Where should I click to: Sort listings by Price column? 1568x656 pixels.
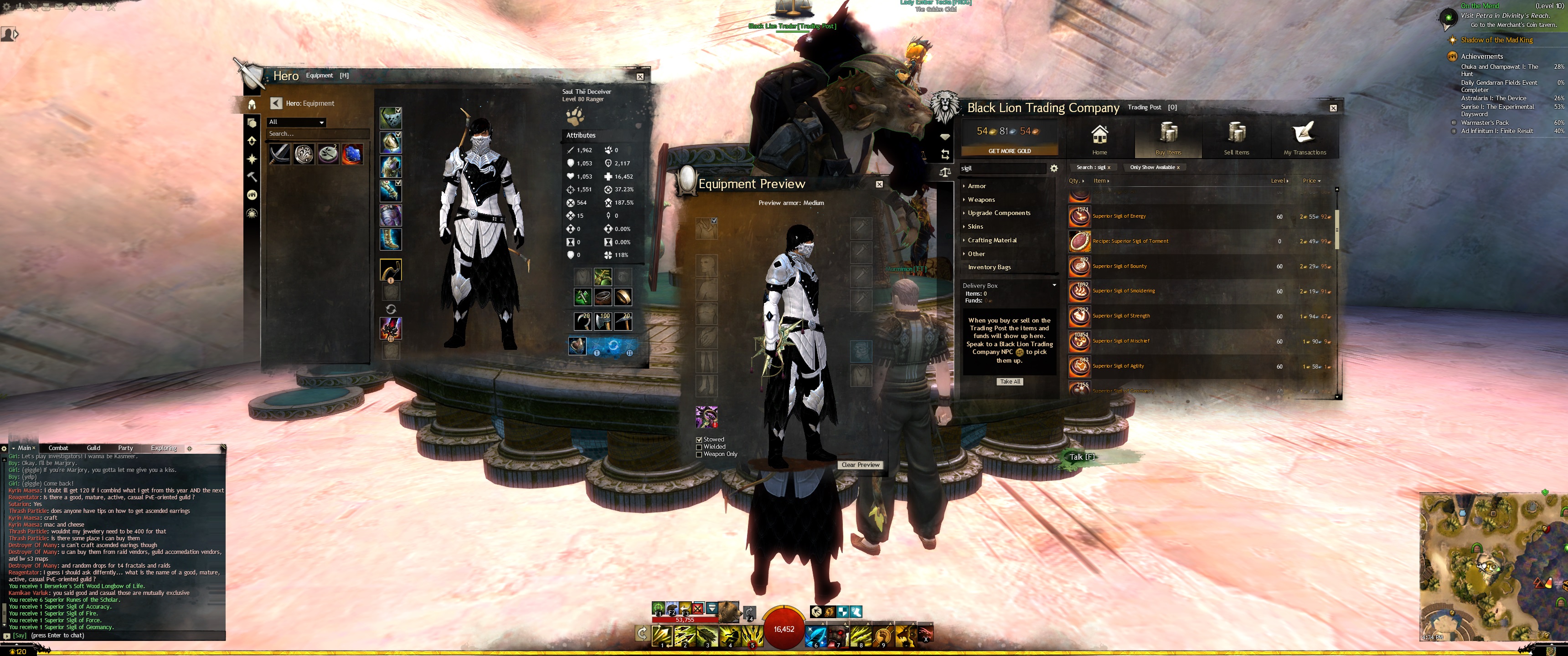pos(1311,181)
